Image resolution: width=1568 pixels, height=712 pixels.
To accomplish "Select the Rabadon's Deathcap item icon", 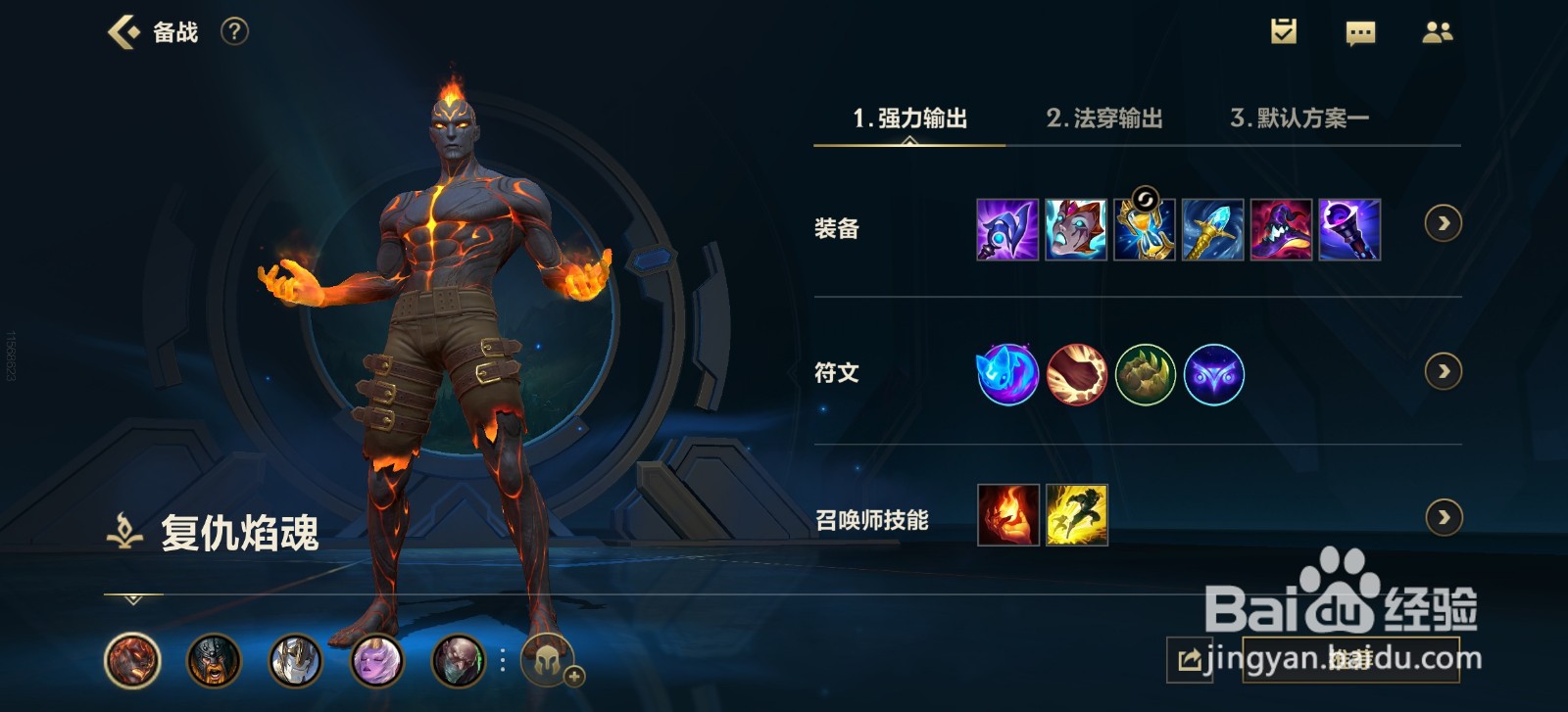I will click(x=1281, y=232).
